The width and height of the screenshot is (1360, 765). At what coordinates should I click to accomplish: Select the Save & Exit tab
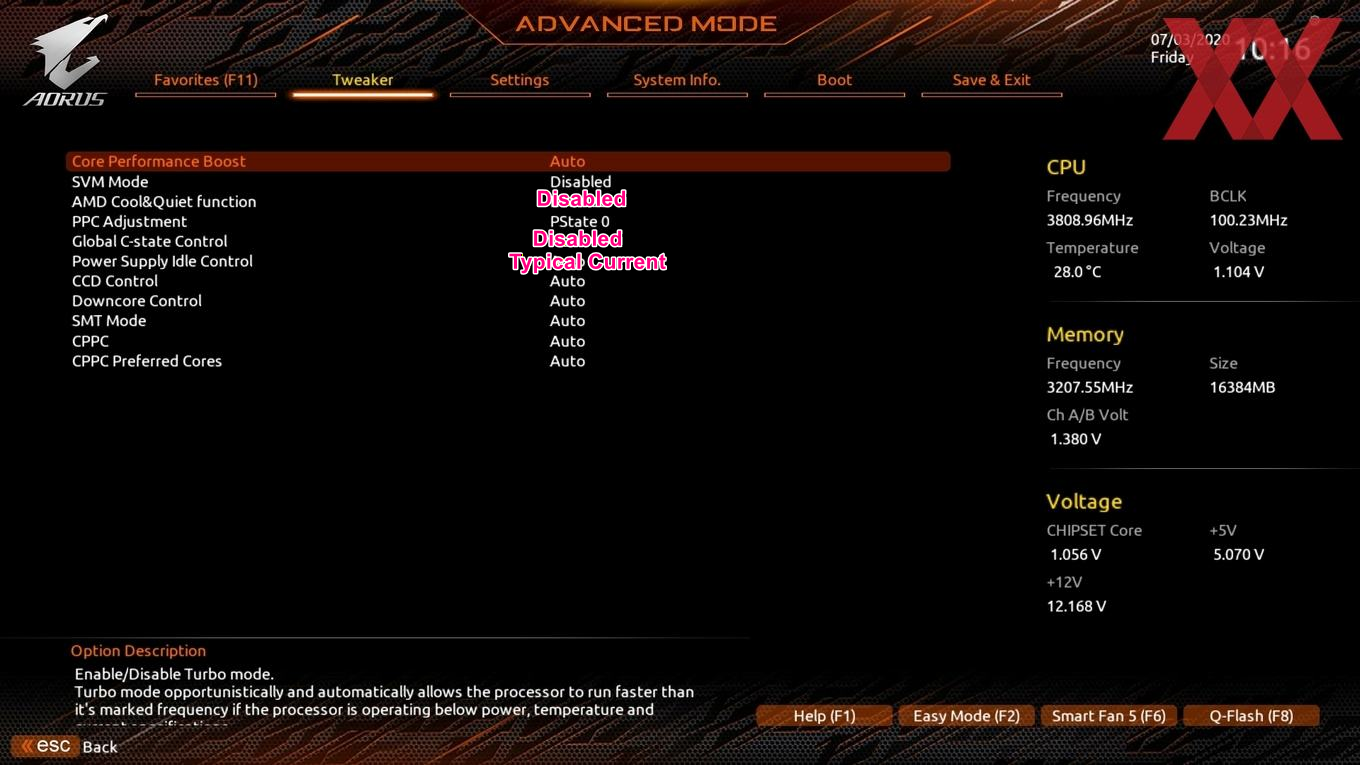coord(991,80)
